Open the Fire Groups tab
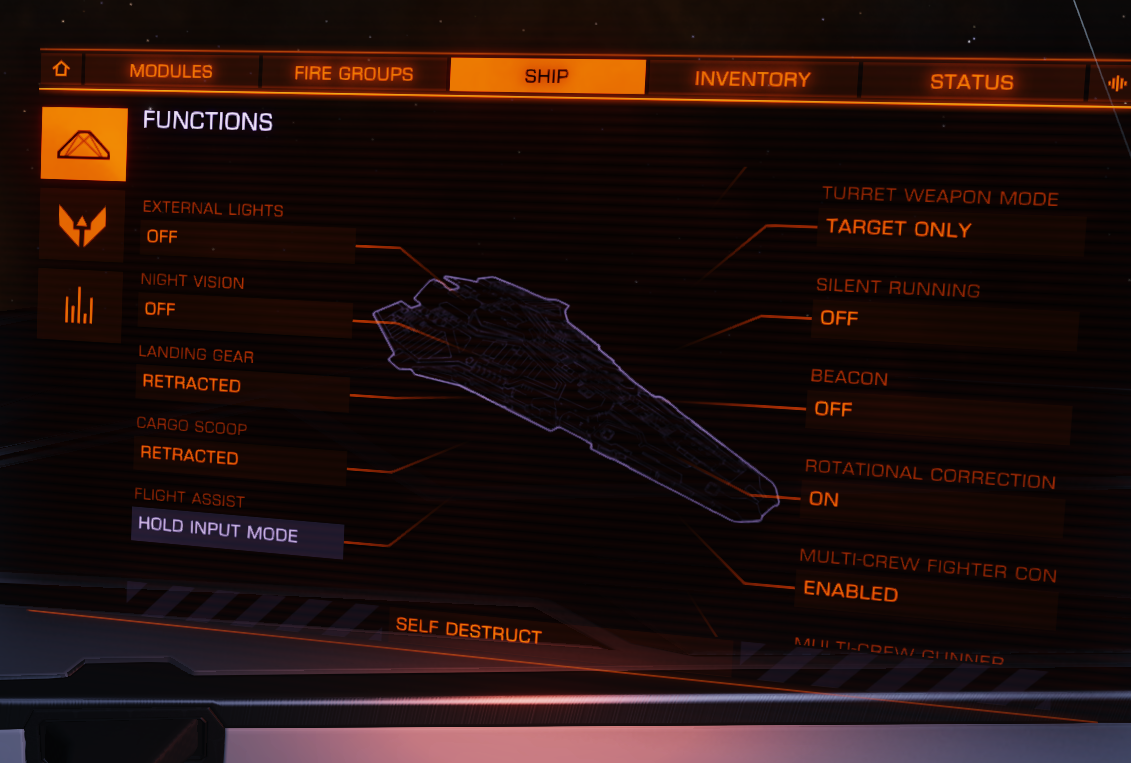This screenshot has width=1131, height=763. [x=353, y=74]
